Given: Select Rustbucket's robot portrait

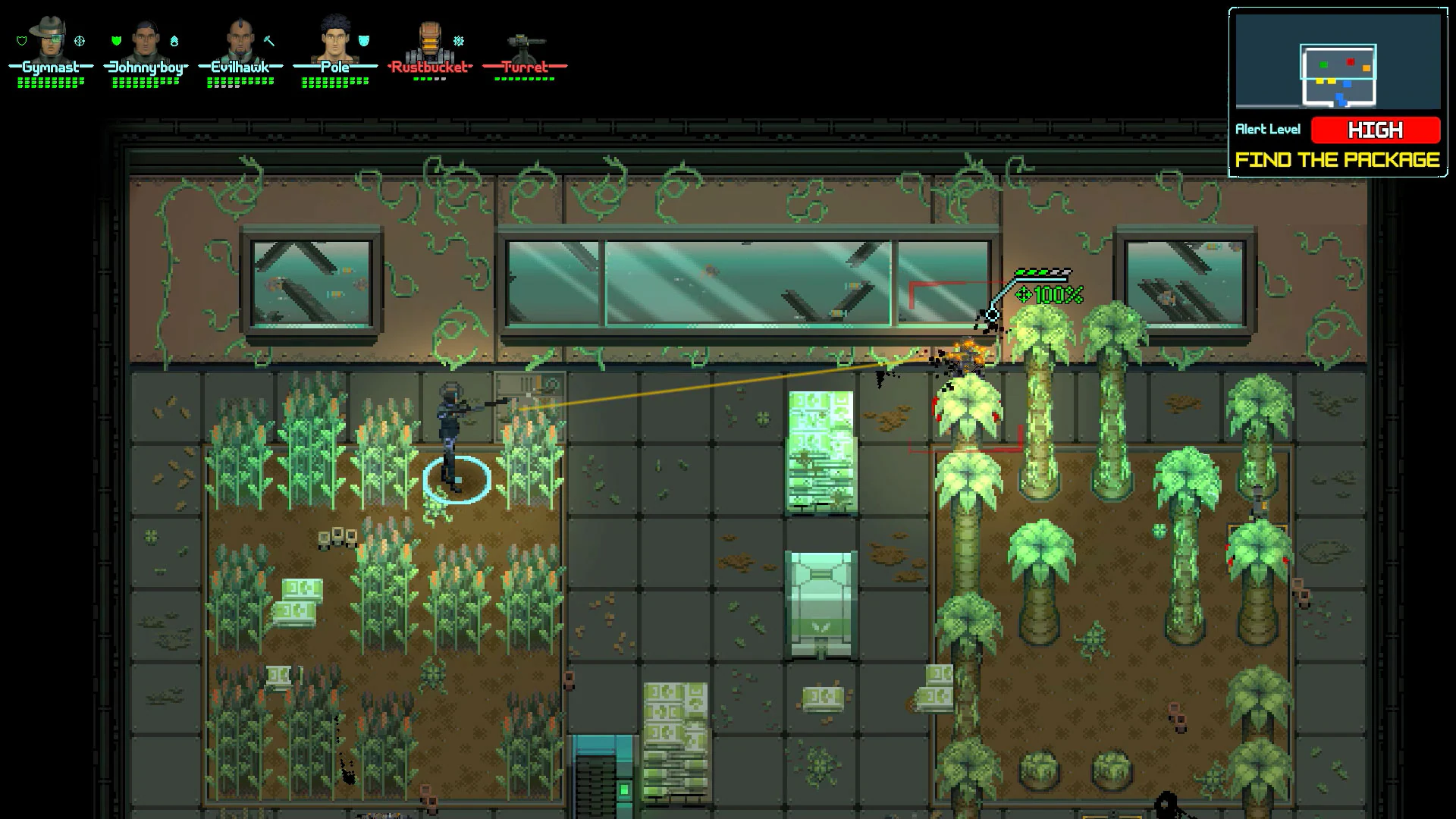Looking at the screenshot, I should pos(428,42).
